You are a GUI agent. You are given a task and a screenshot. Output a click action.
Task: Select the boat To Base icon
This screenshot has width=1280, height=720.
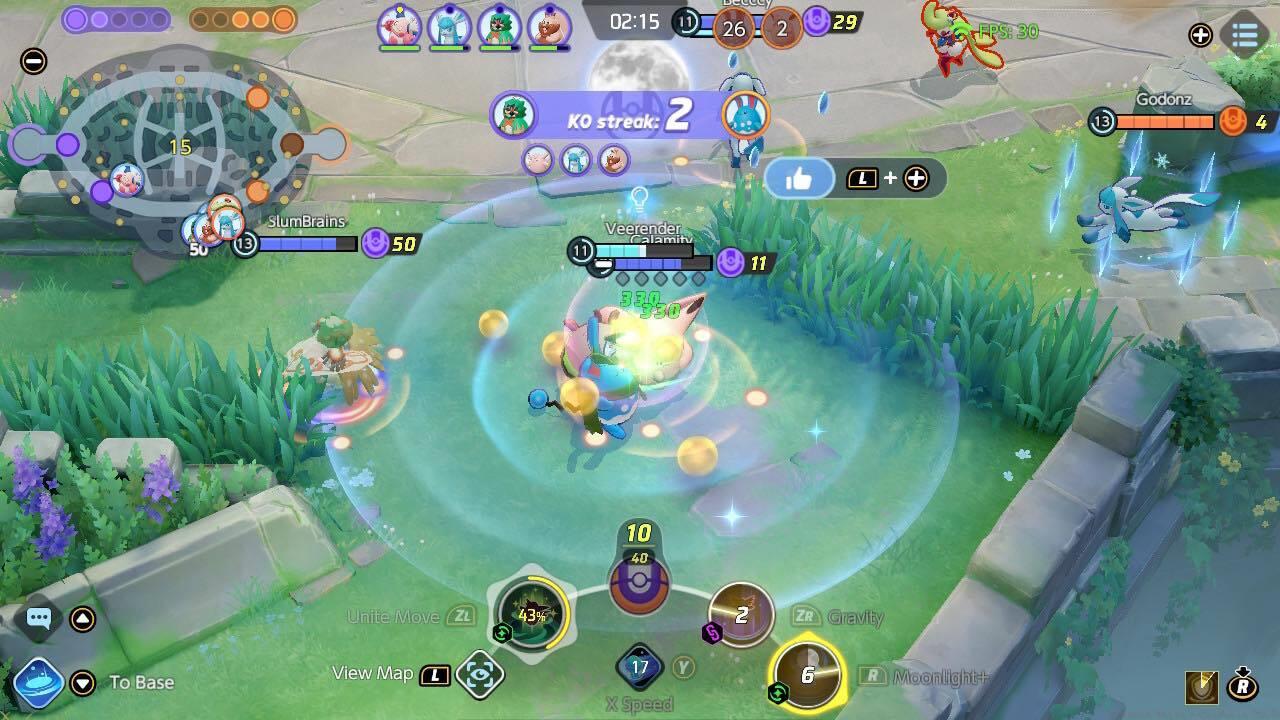(x=38, y=681)
